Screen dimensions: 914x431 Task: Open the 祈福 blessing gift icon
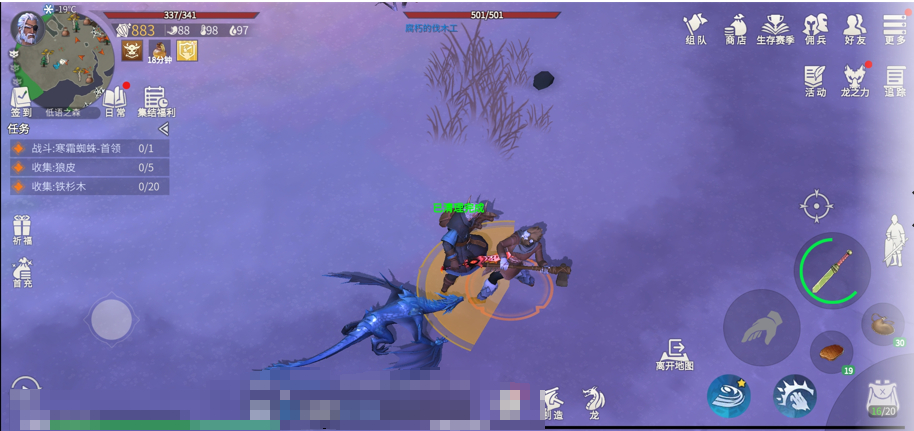click(22, 231)
